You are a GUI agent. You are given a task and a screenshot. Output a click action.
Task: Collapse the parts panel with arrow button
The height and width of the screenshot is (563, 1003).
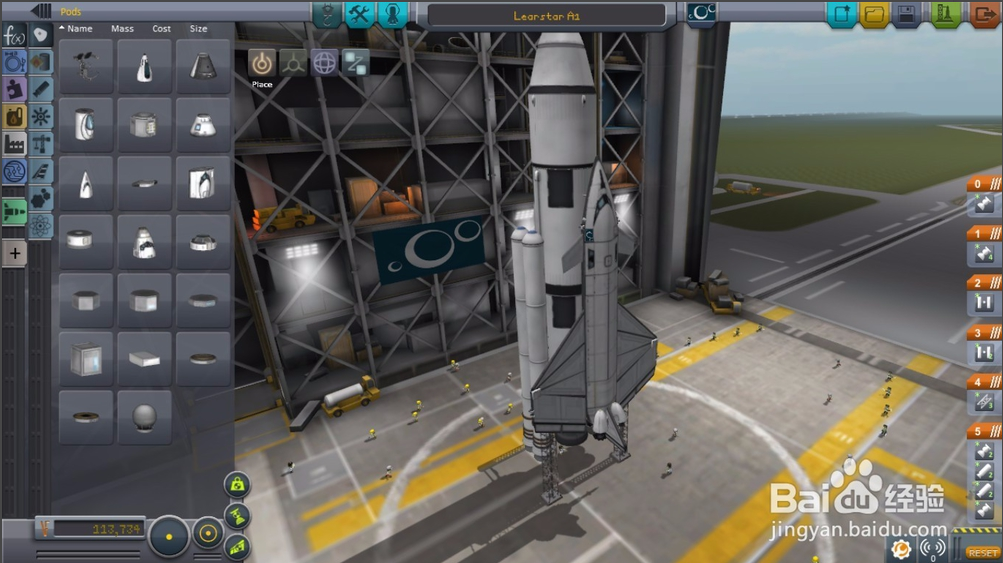pos(41,11)
